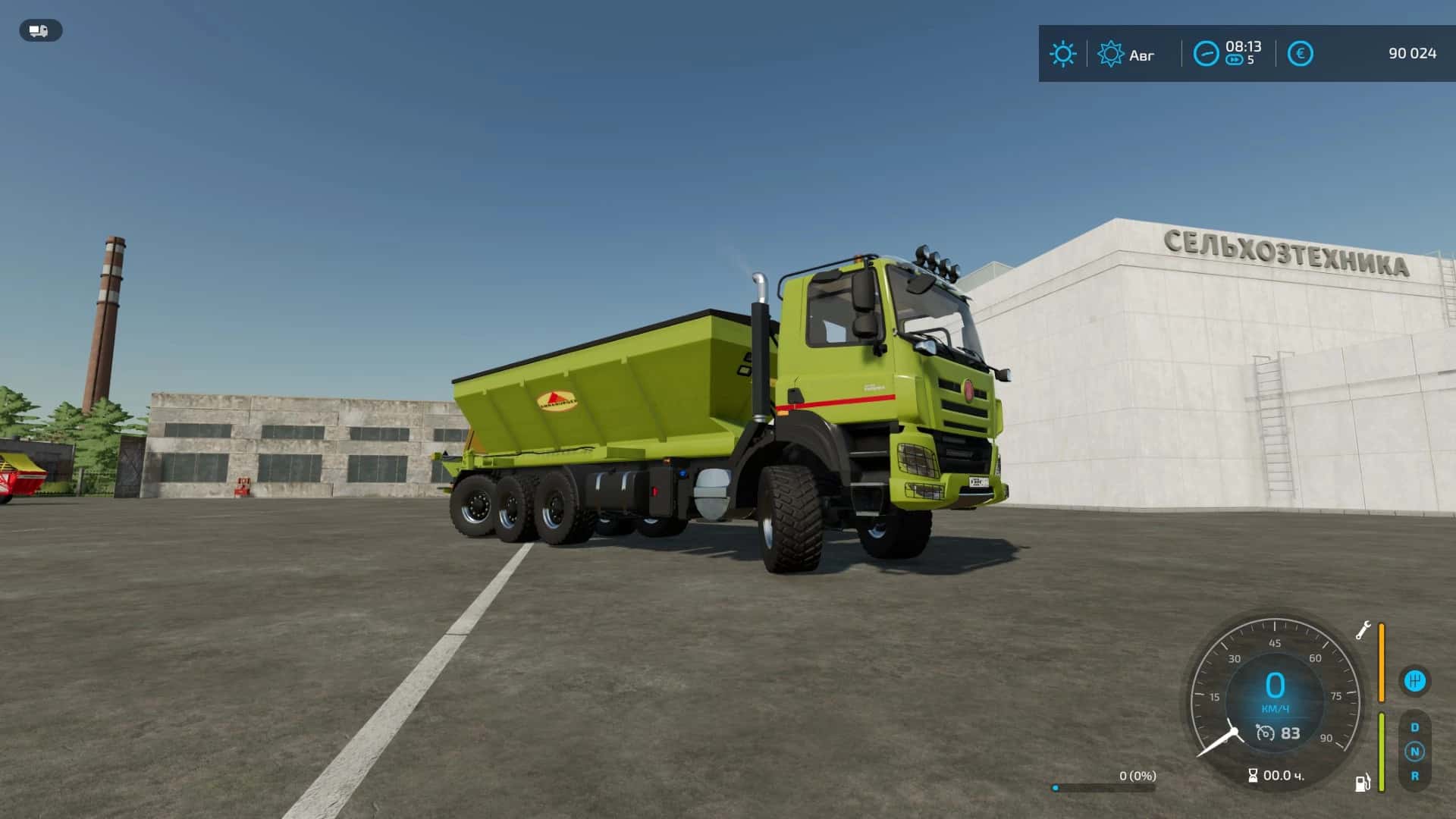The image size is (1456, 819).
Task: Open the euro money icon
Action: [x=1300, y=54]
